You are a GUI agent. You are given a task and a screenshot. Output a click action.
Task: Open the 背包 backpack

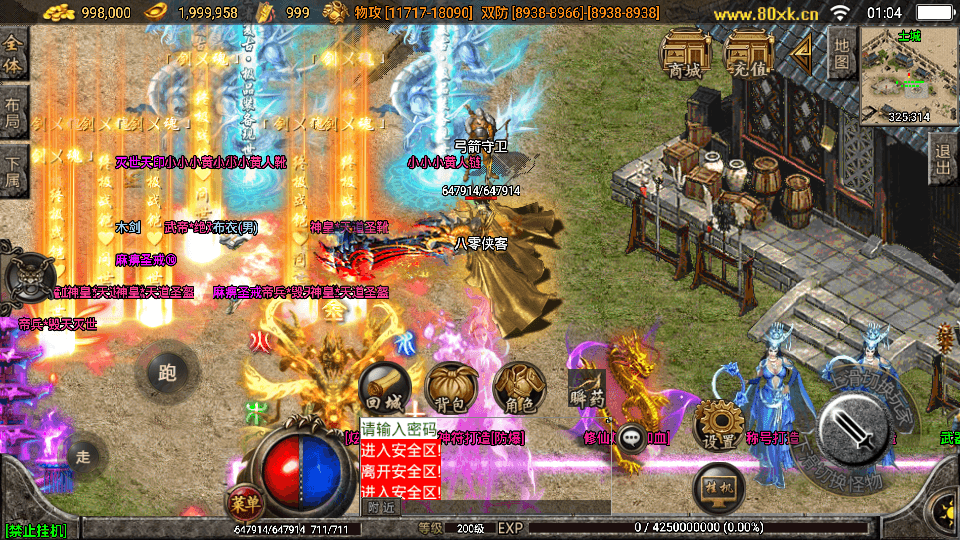tap(451, 389)
